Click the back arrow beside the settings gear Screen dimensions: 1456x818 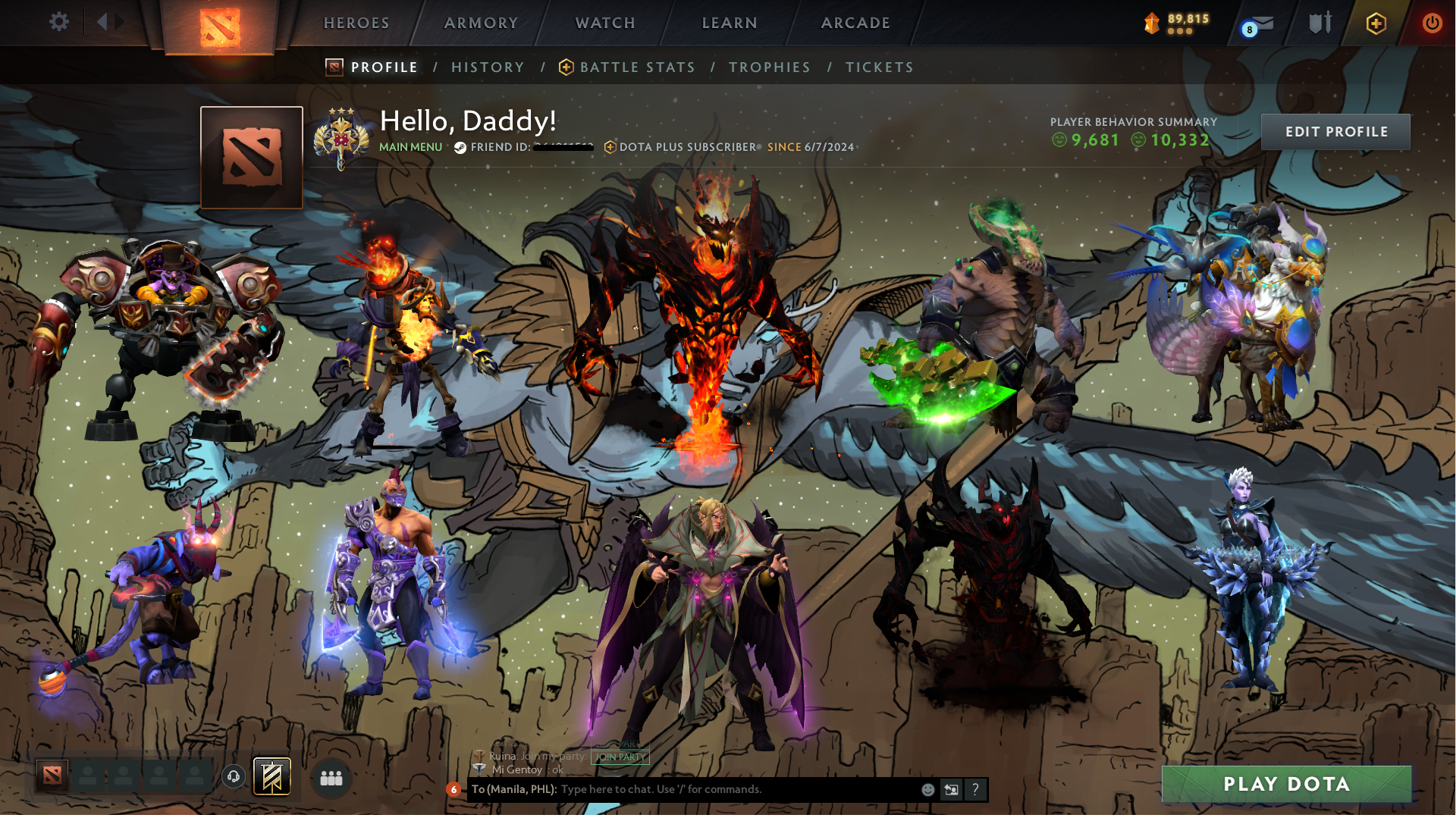coord(102,21)
